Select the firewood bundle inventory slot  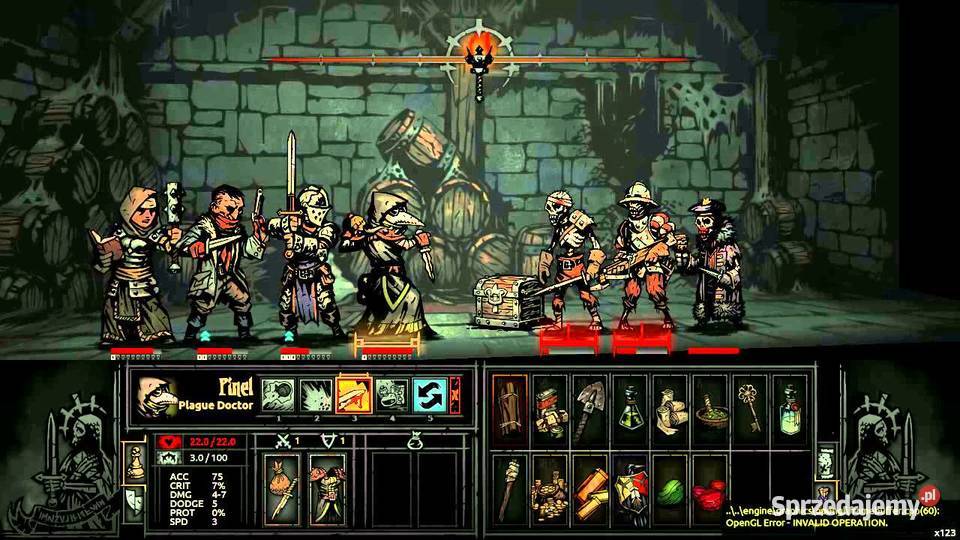[x=509, y=405]
